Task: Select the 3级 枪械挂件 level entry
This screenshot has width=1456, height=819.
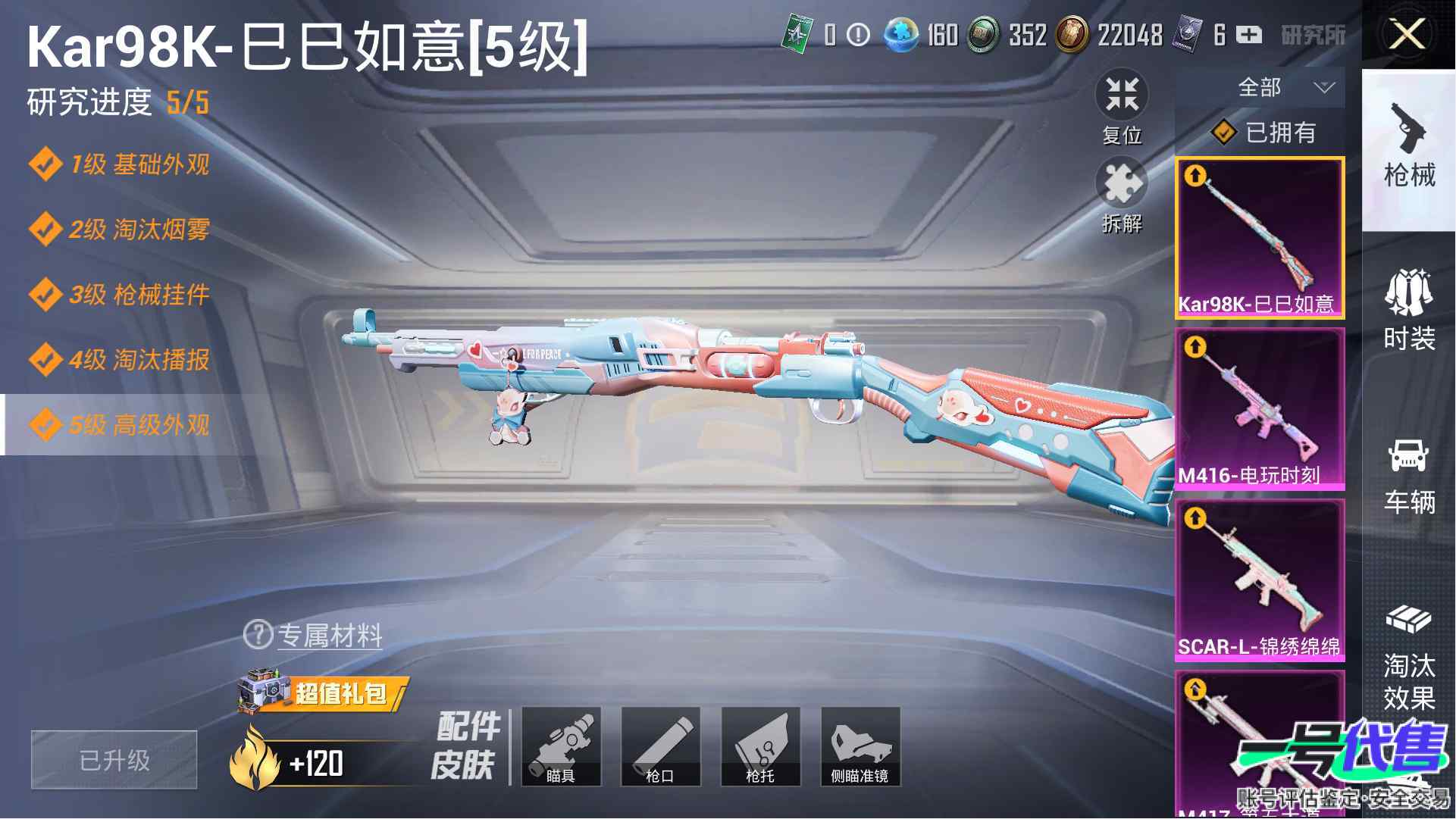Action: click(x=121, y=295)
